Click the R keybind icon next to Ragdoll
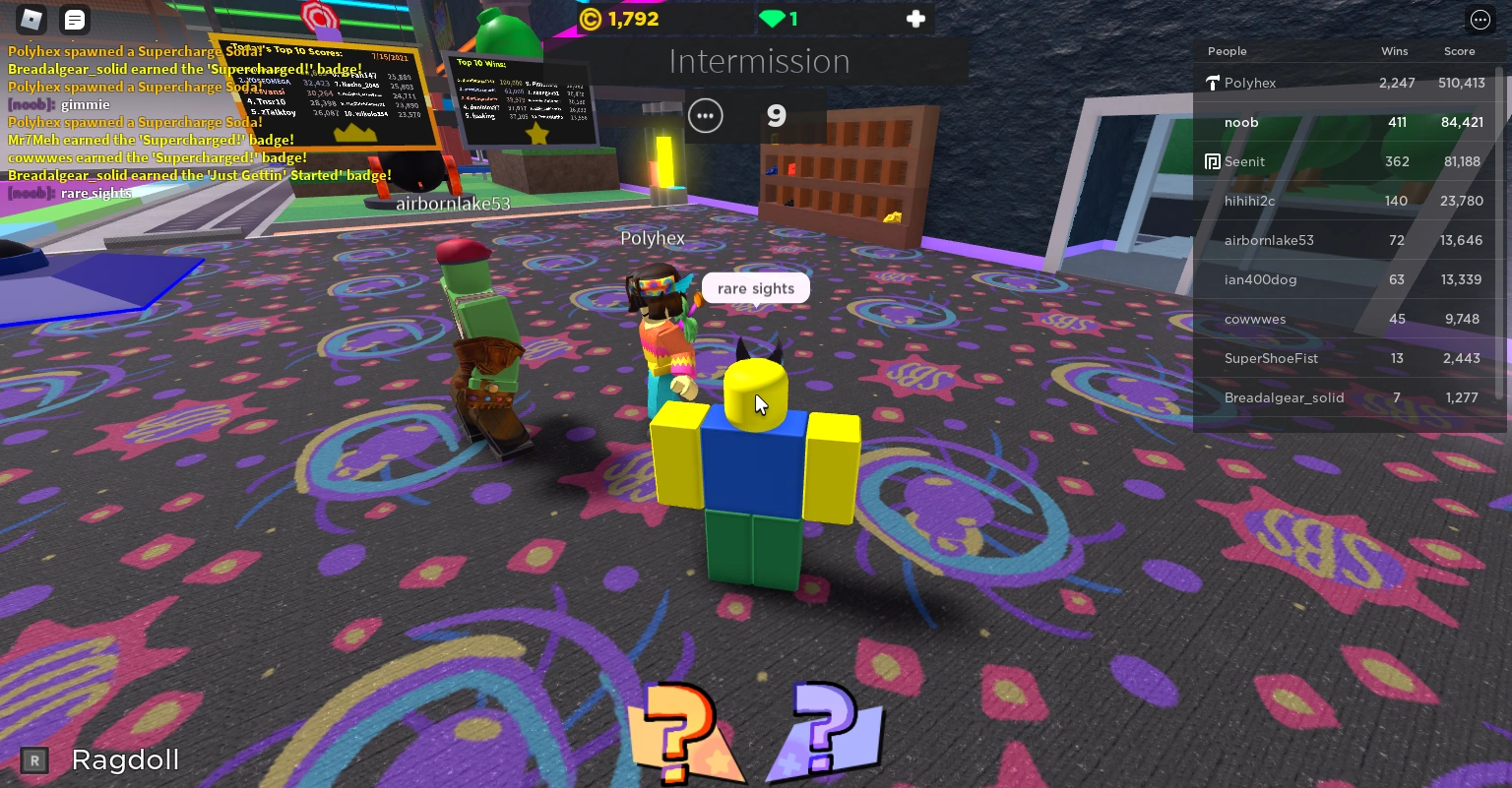The width and height of the screenshot is (1512, 788). (x=34, y=759)
